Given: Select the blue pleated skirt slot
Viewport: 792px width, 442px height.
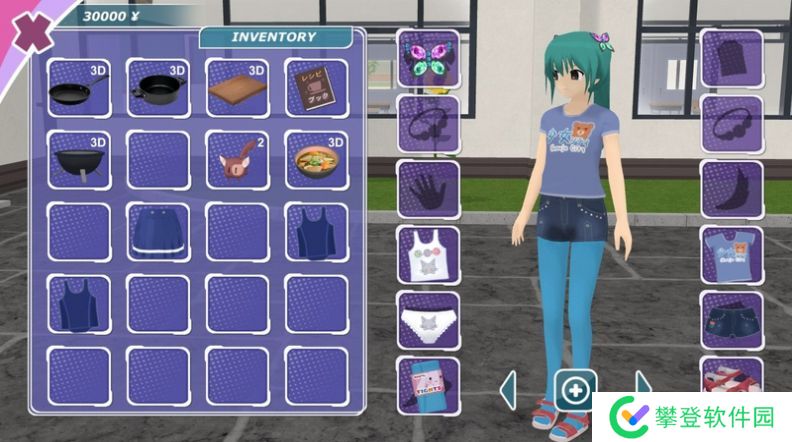Looking at the screenshot, I should tap(157, 232).
